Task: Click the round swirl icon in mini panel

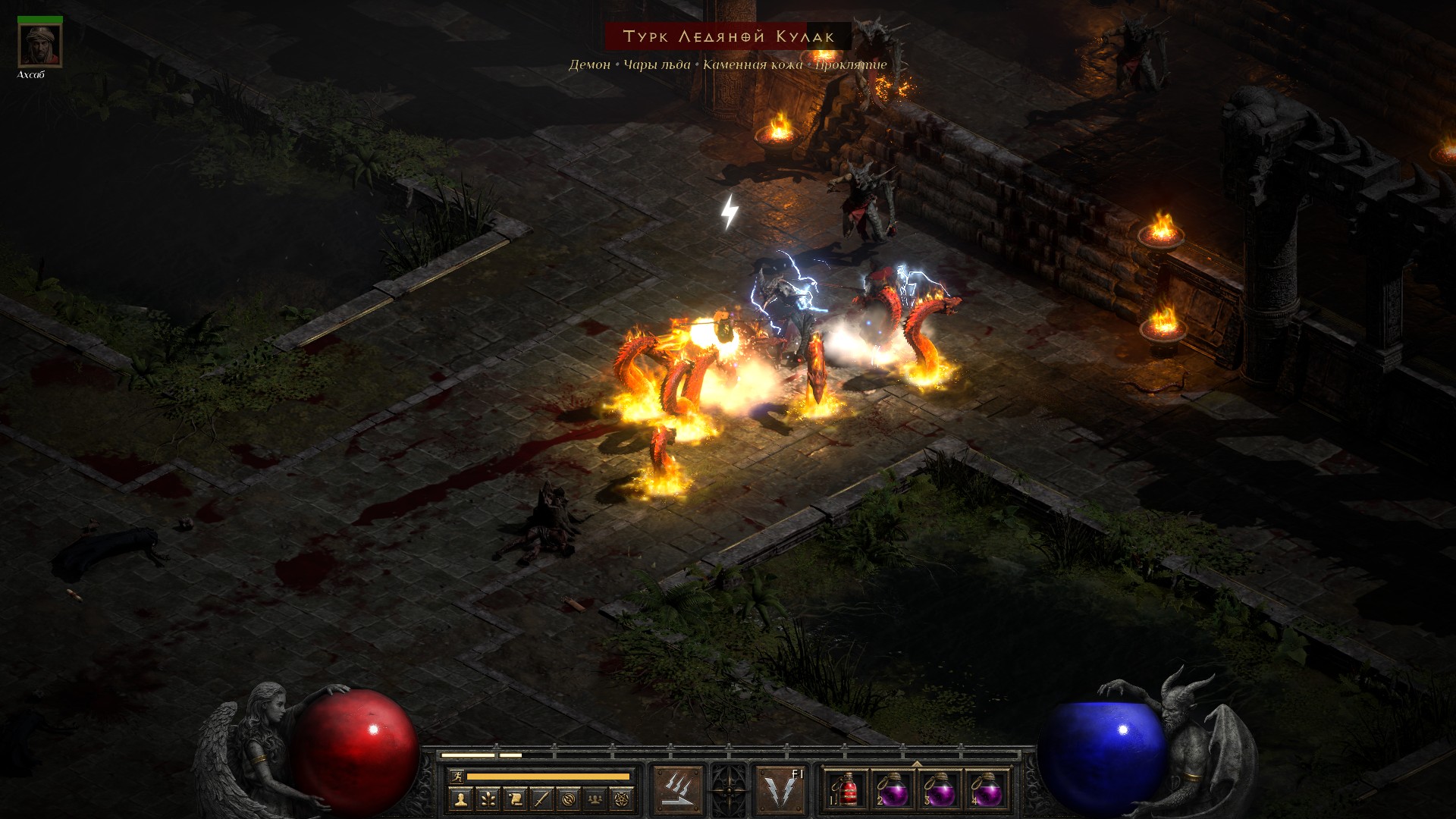Action: click(569, 799)
